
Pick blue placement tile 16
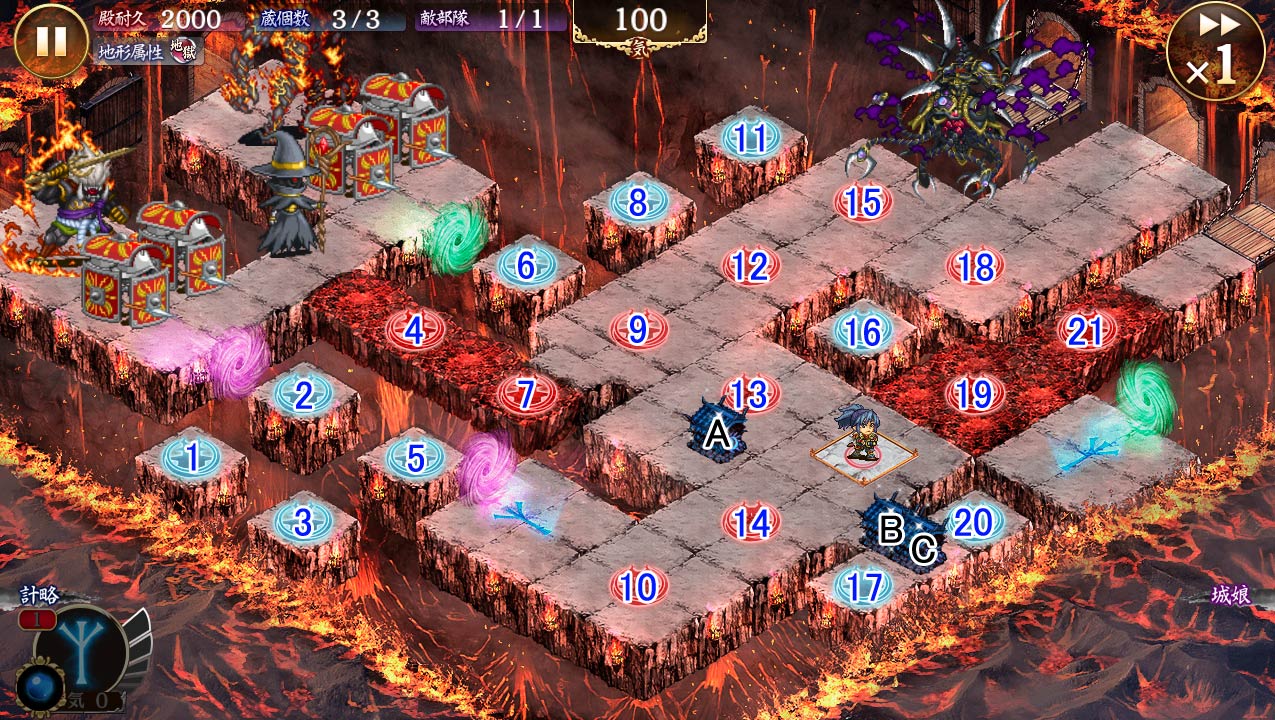tap(862, 331)
